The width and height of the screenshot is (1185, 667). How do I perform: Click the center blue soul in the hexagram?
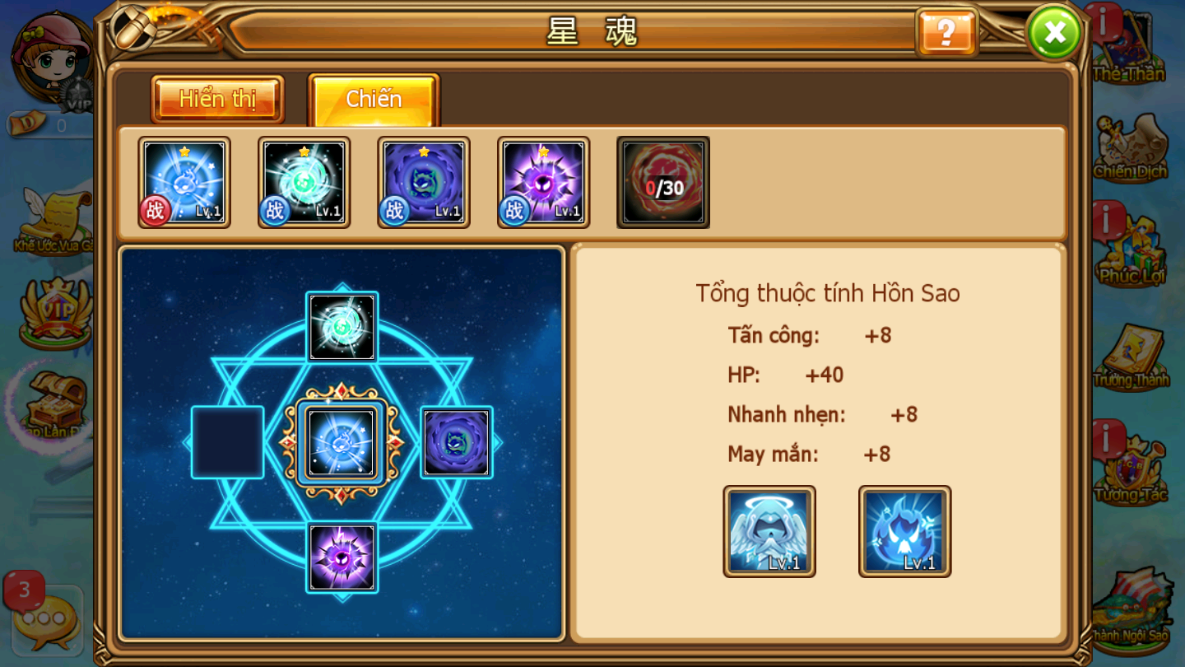(x=342, y=442)
